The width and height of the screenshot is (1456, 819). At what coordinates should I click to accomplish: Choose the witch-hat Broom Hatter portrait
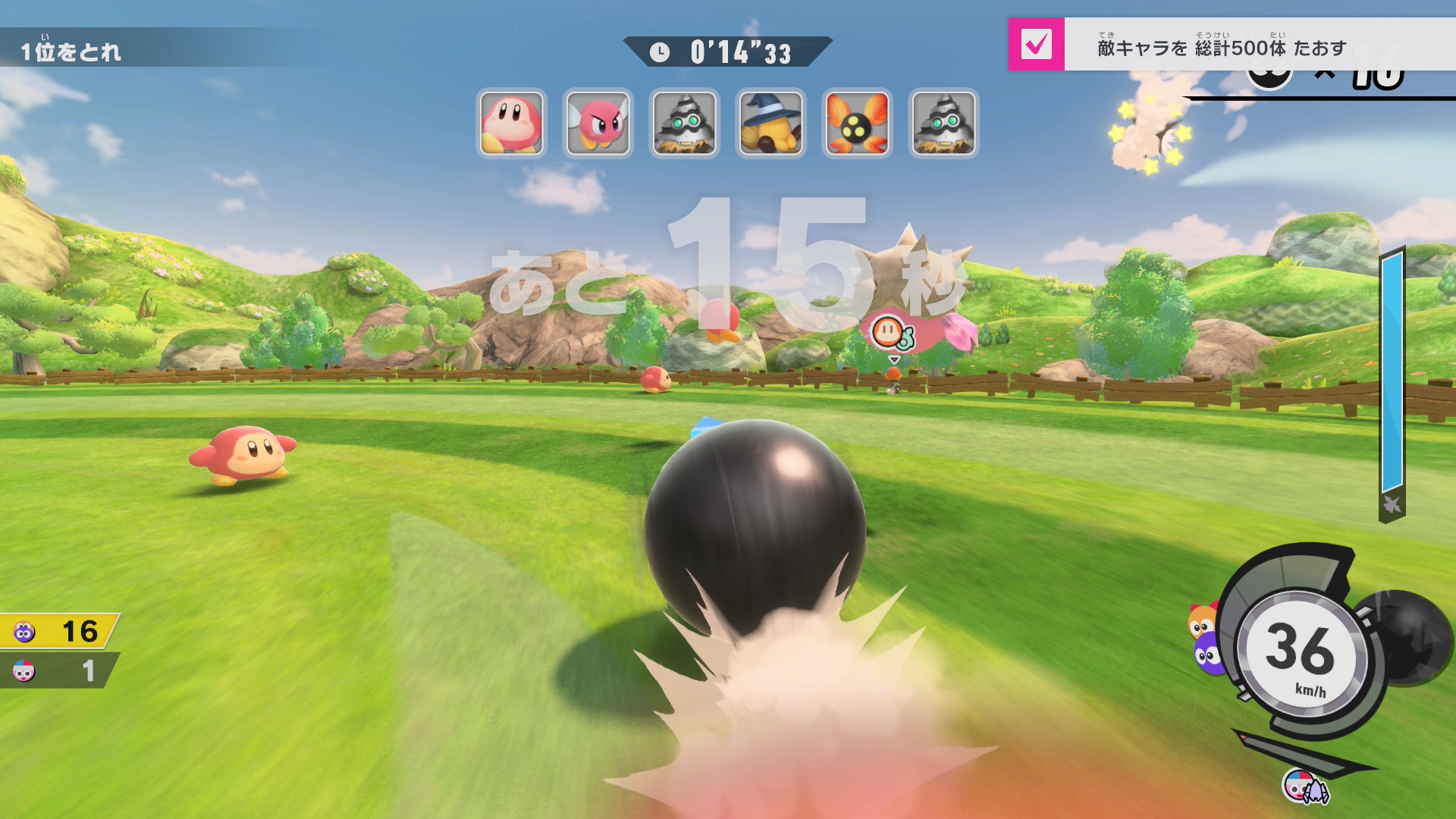771,123
